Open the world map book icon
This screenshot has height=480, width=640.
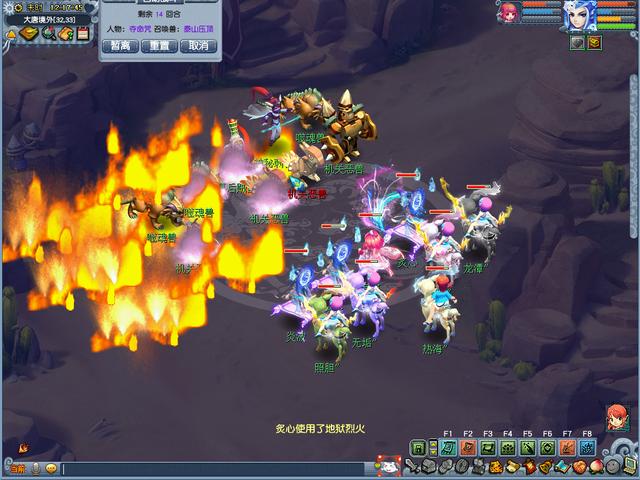tap(30, 34)
